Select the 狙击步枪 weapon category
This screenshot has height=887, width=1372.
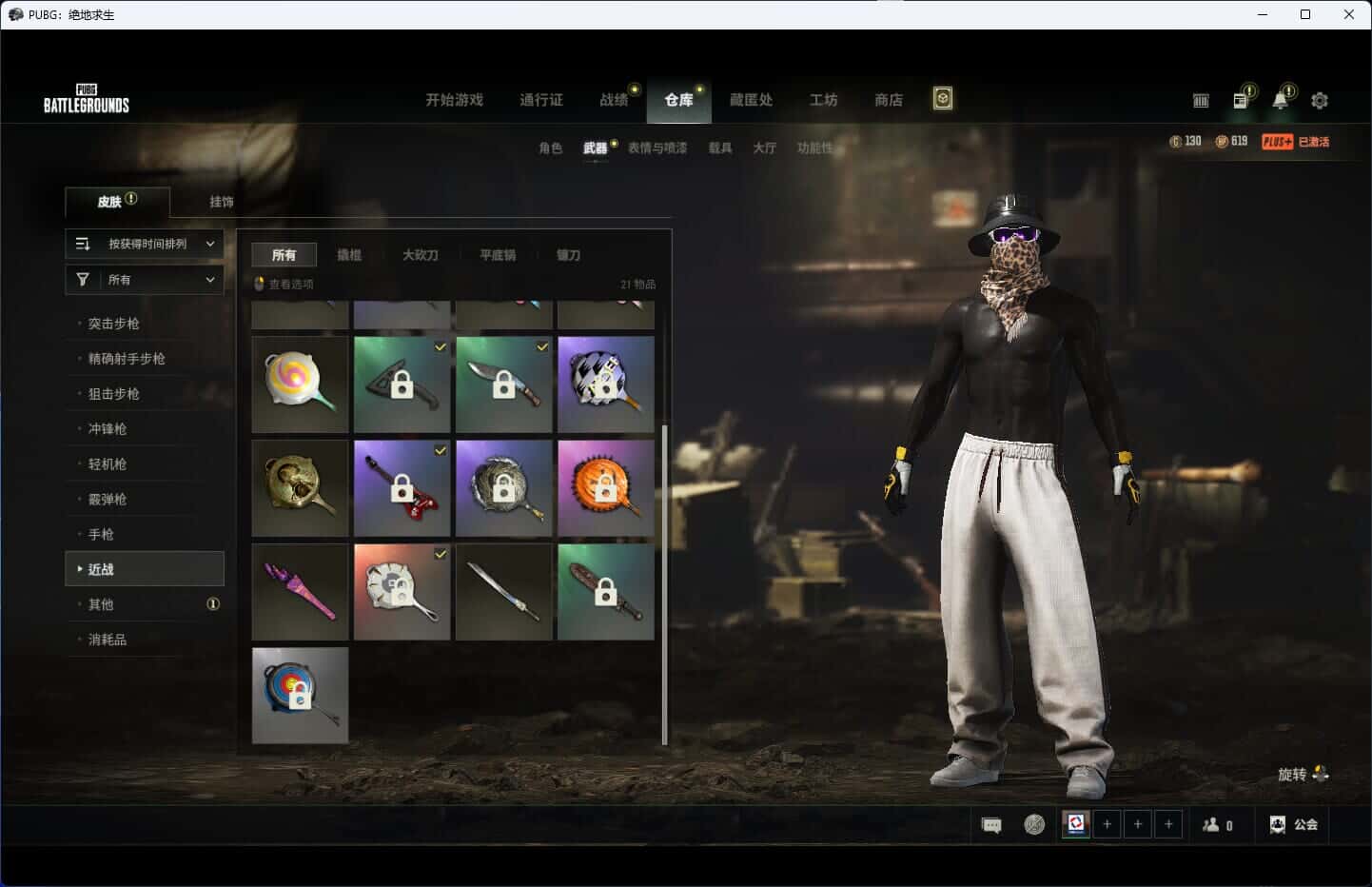[114, 394]
